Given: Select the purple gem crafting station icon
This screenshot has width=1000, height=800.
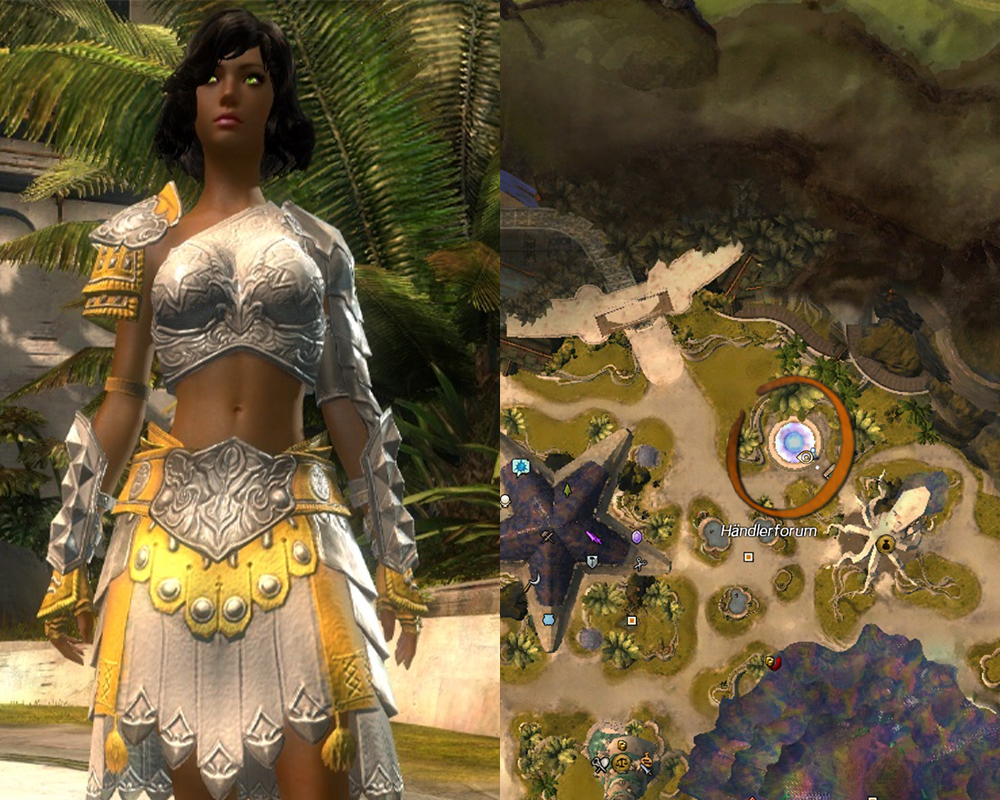Looking at the screenshot, I should (637, 537).
